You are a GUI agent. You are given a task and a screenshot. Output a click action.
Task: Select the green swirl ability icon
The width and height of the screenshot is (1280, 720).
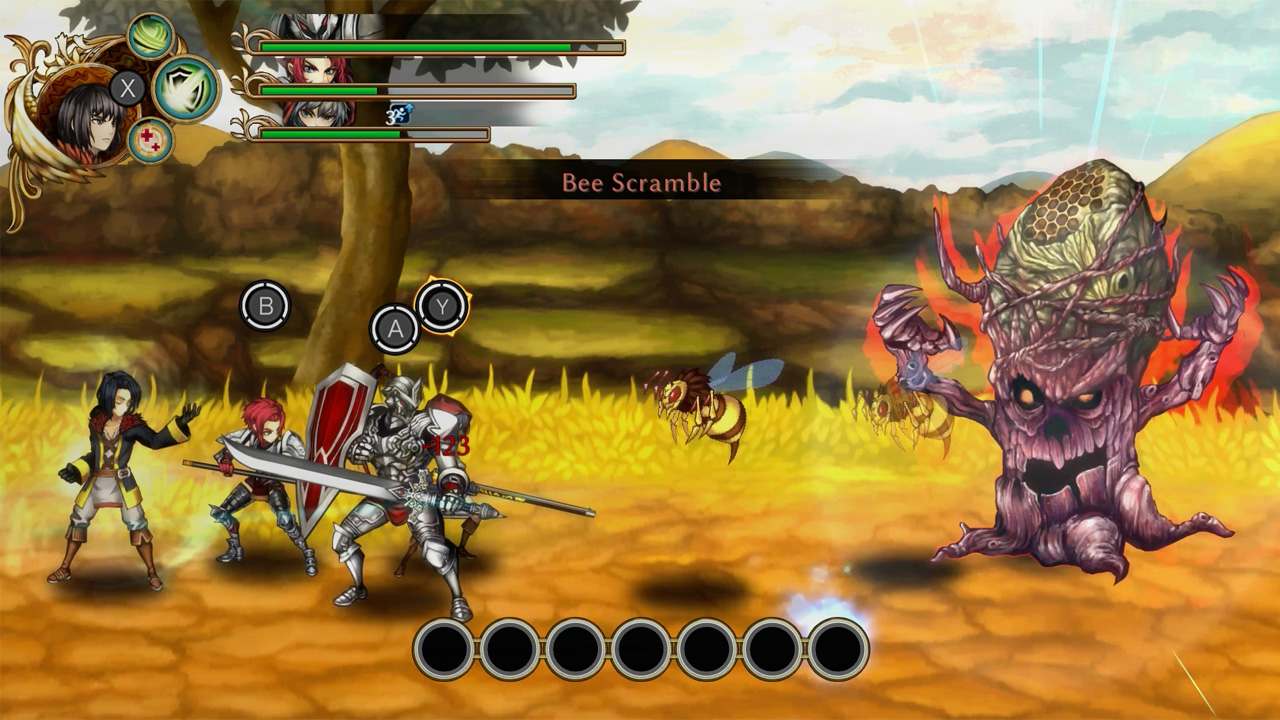point(150,37)
